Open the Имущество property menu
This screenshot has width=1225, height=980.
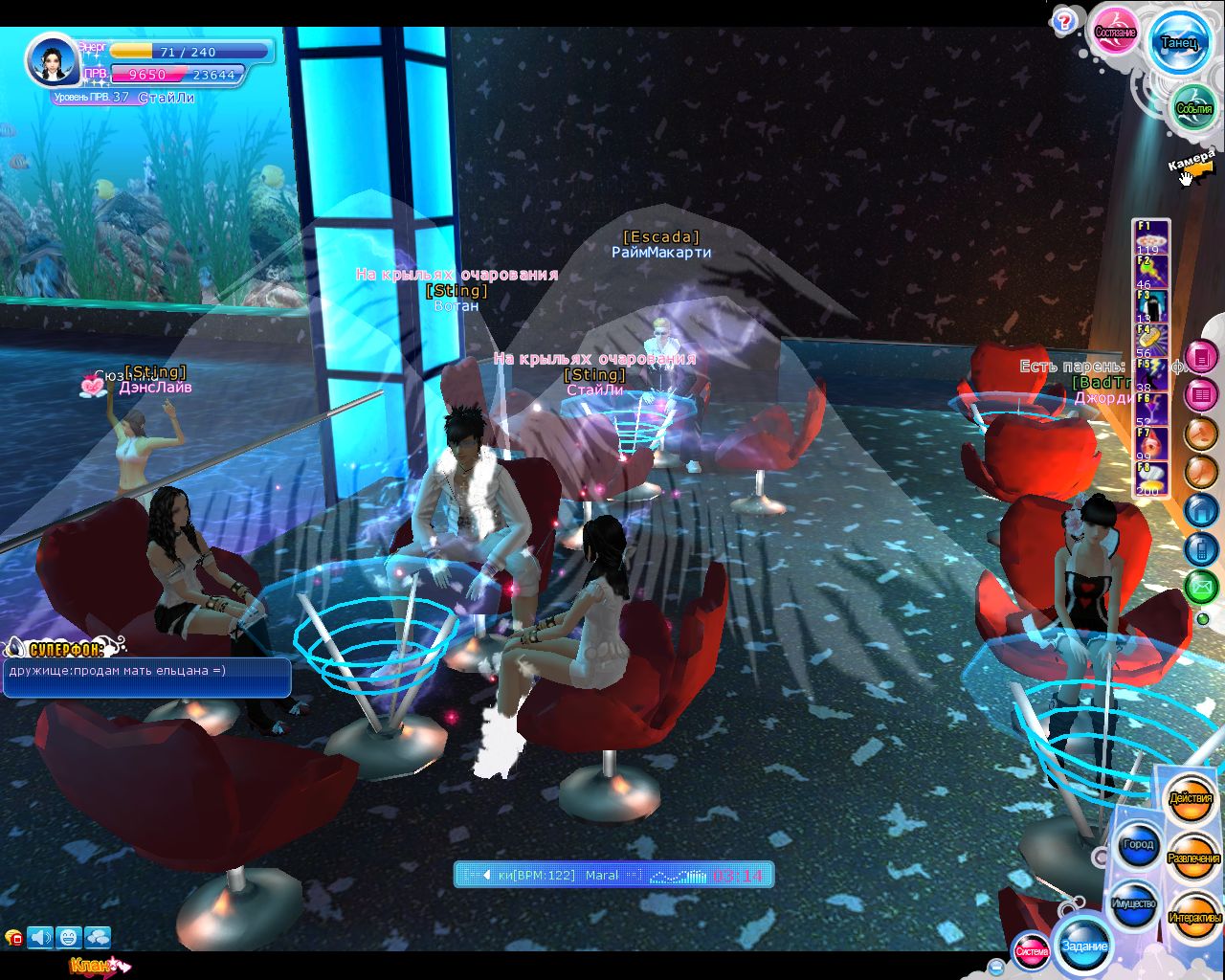pyautogui.click(x=1134, y=903)
